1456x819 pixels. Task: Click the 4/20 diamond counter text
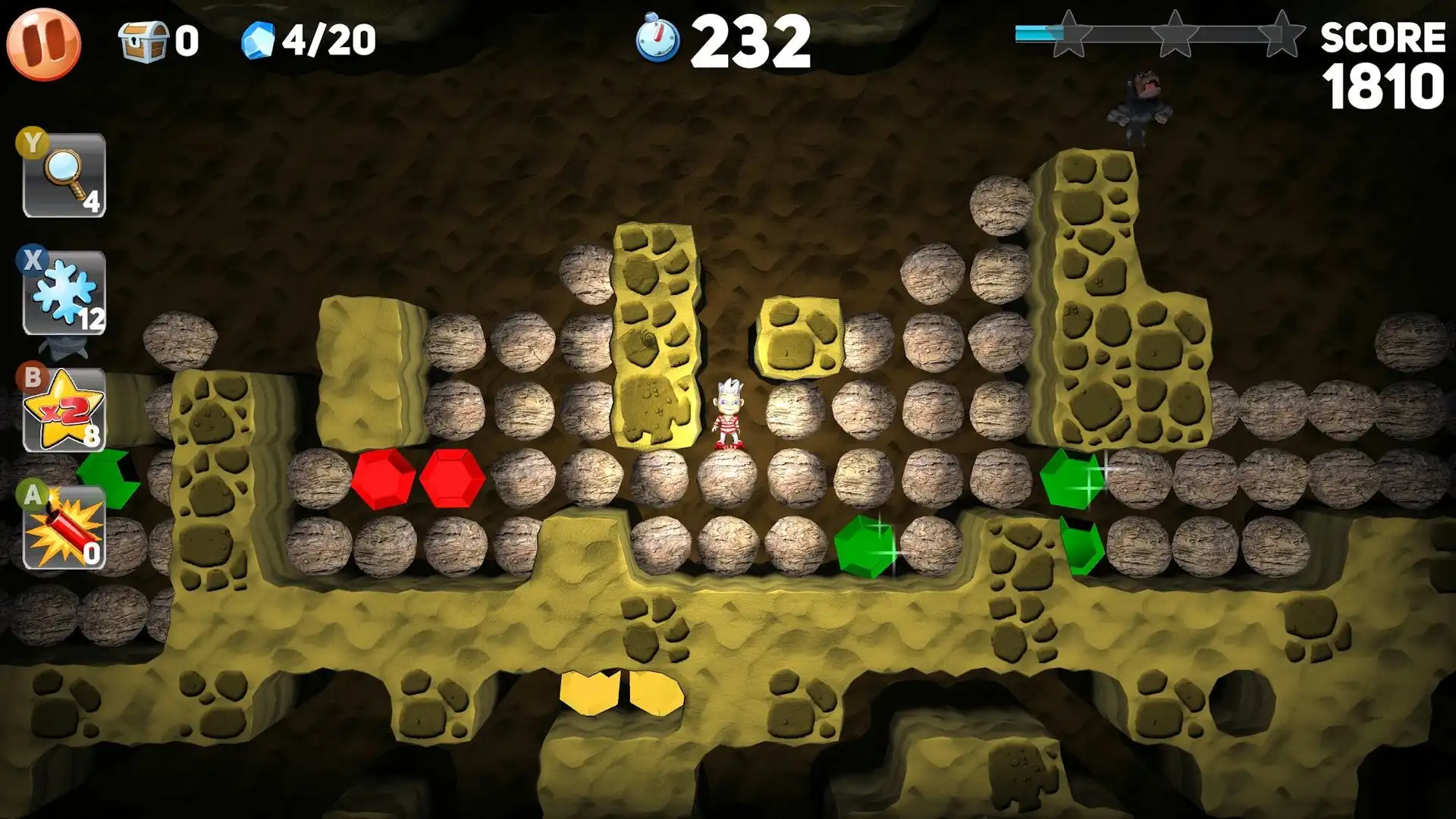pos(328,38)
